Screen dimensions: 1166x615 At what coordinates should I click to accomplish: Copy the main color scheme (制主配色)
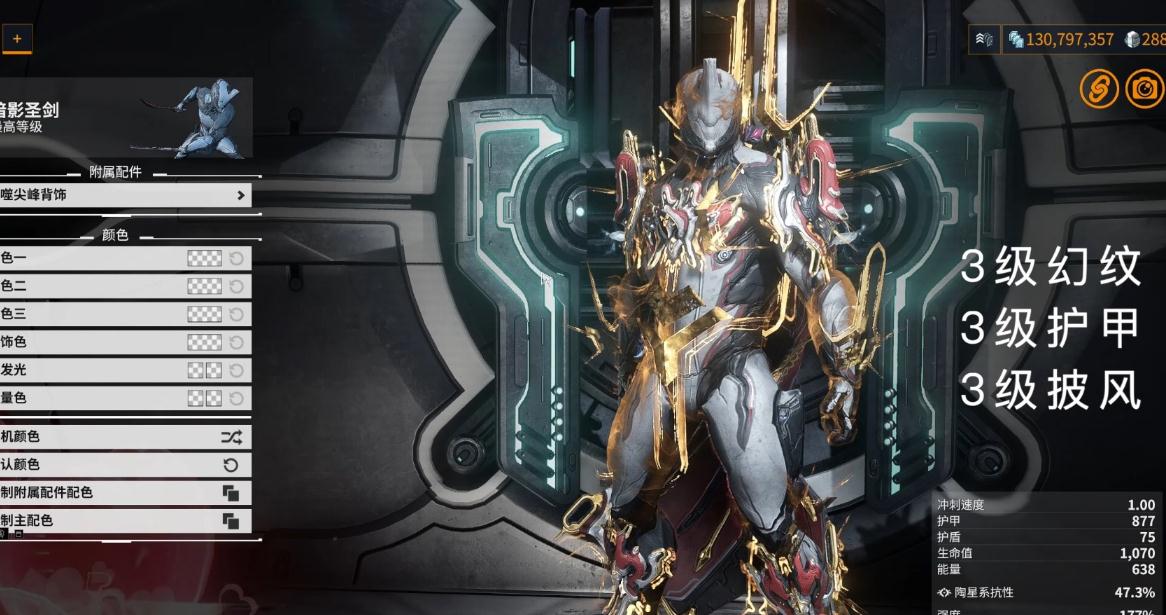coord(230,521)
